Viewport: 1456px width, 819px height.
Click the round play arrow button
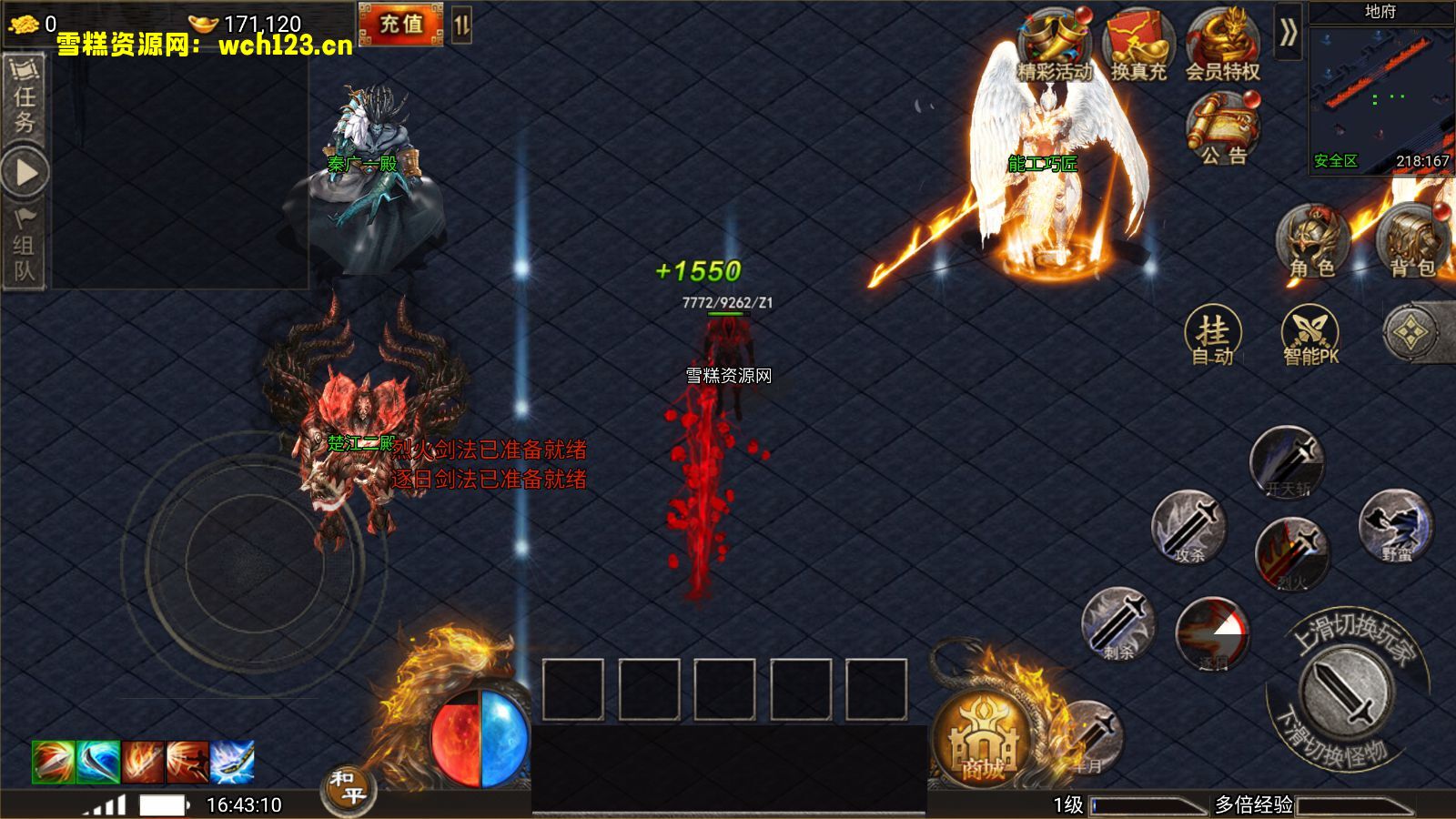coord(25,172)
